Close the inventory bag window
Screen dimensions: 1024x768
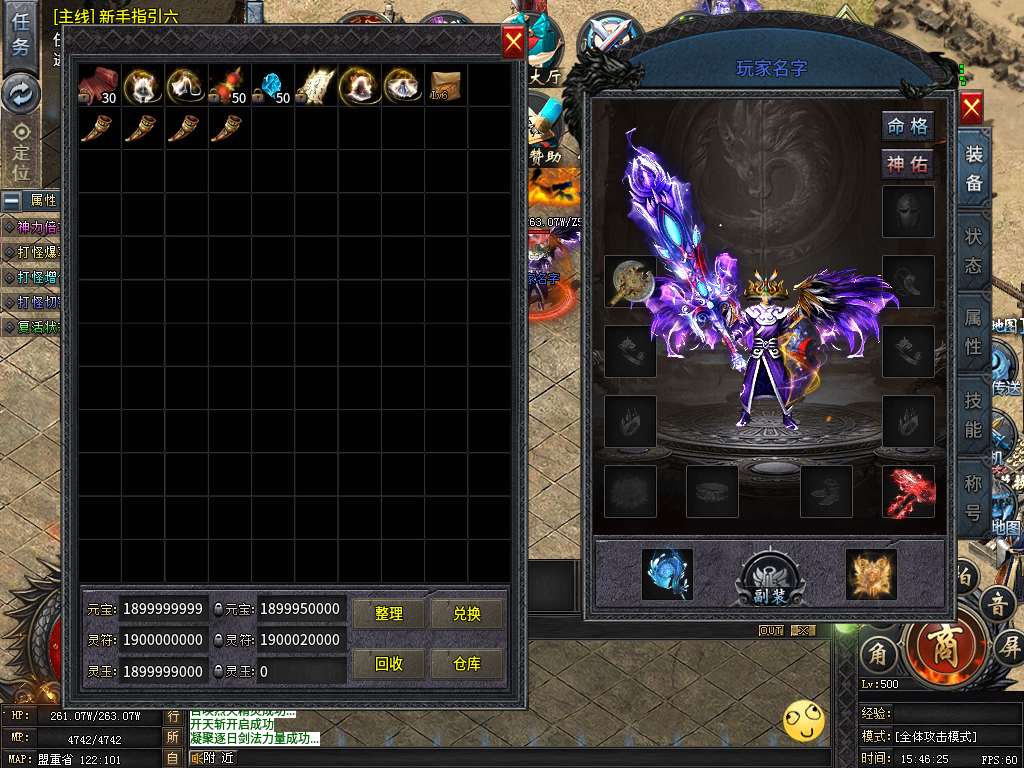[513, 41]
